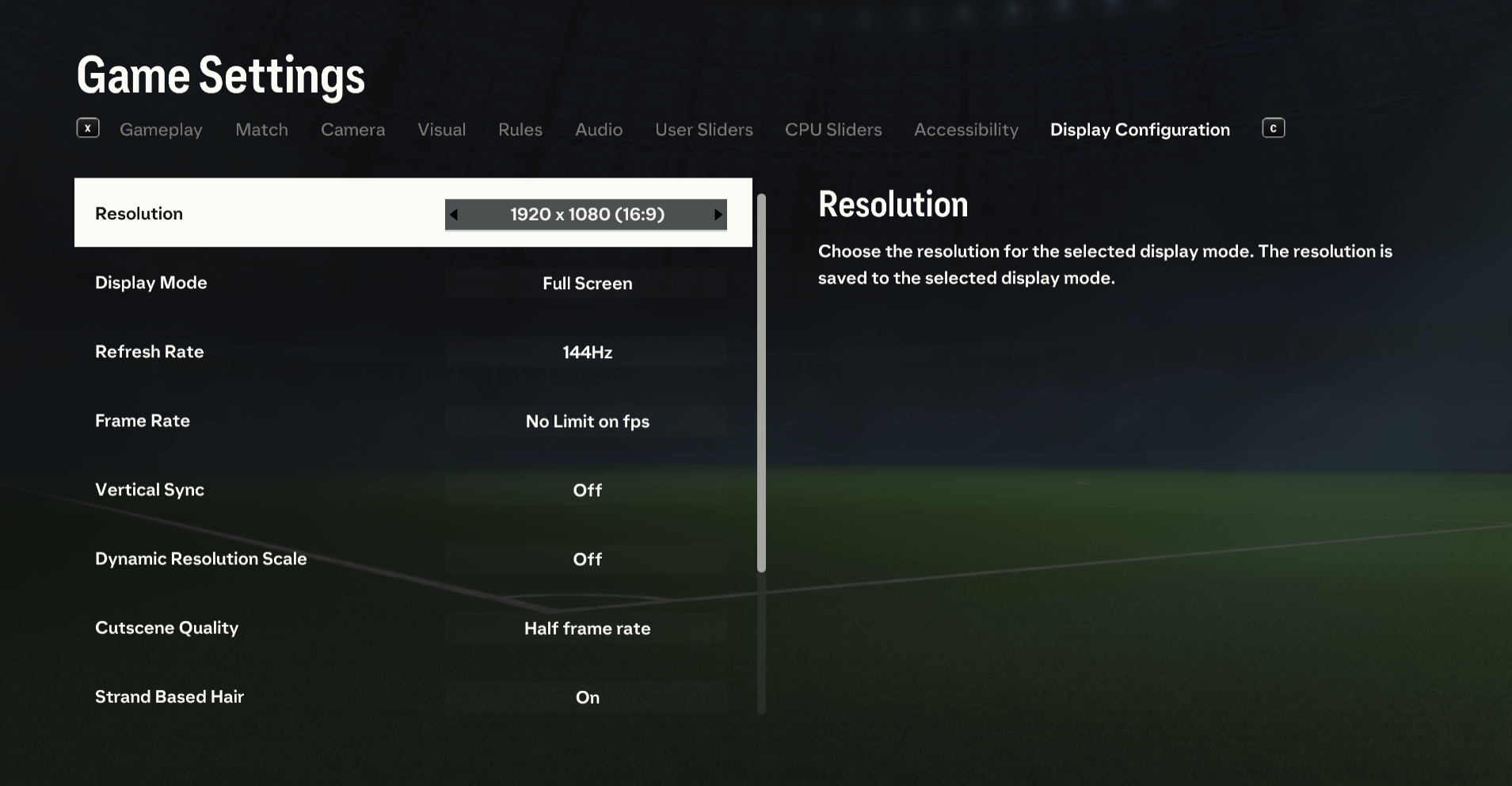The image size is (1512, 786).
Task: Open the CPU Sliders tab
Action: (833, 130)
